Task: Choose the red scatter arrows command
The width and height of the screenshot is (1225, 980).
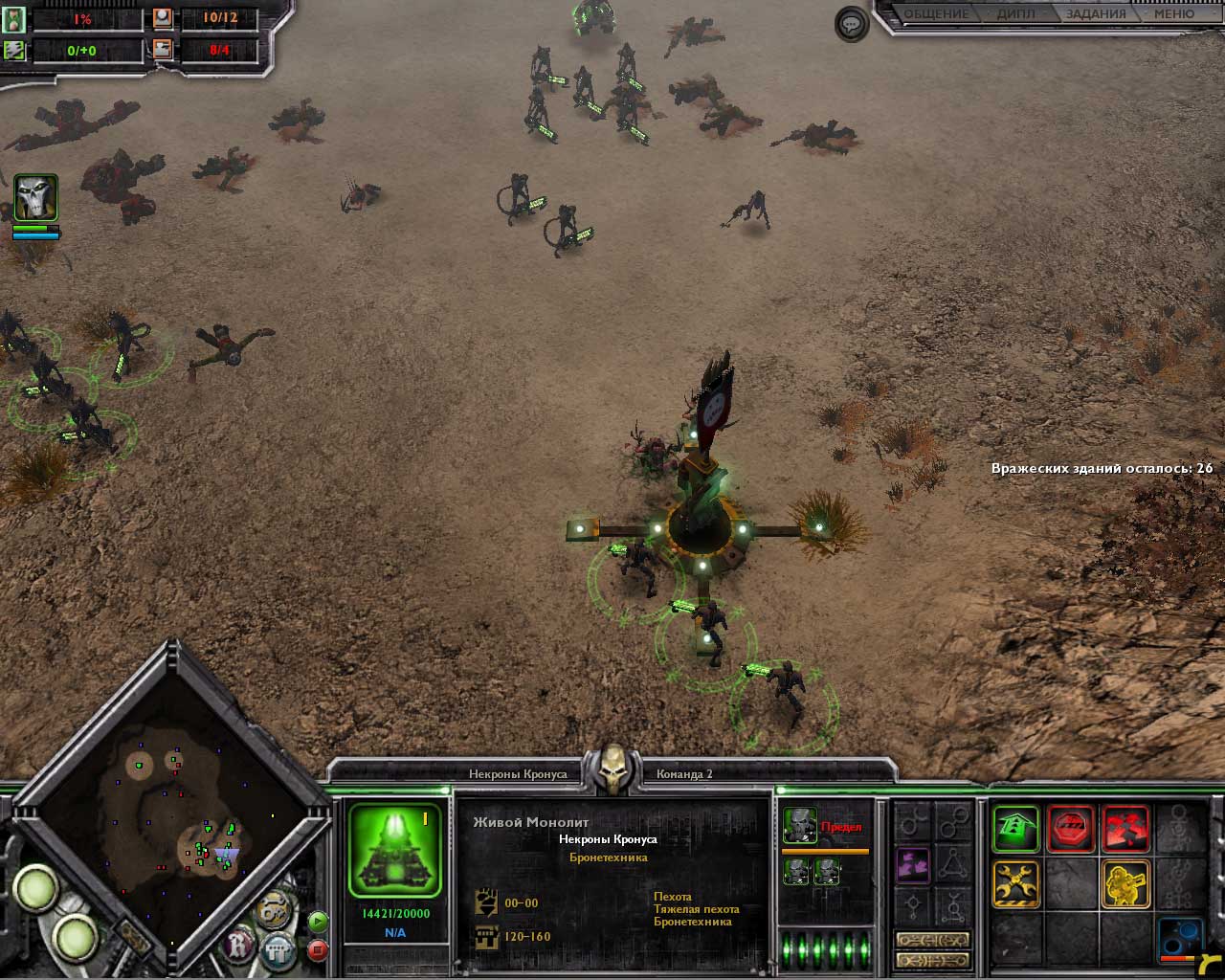Action: pos(1125,828)
